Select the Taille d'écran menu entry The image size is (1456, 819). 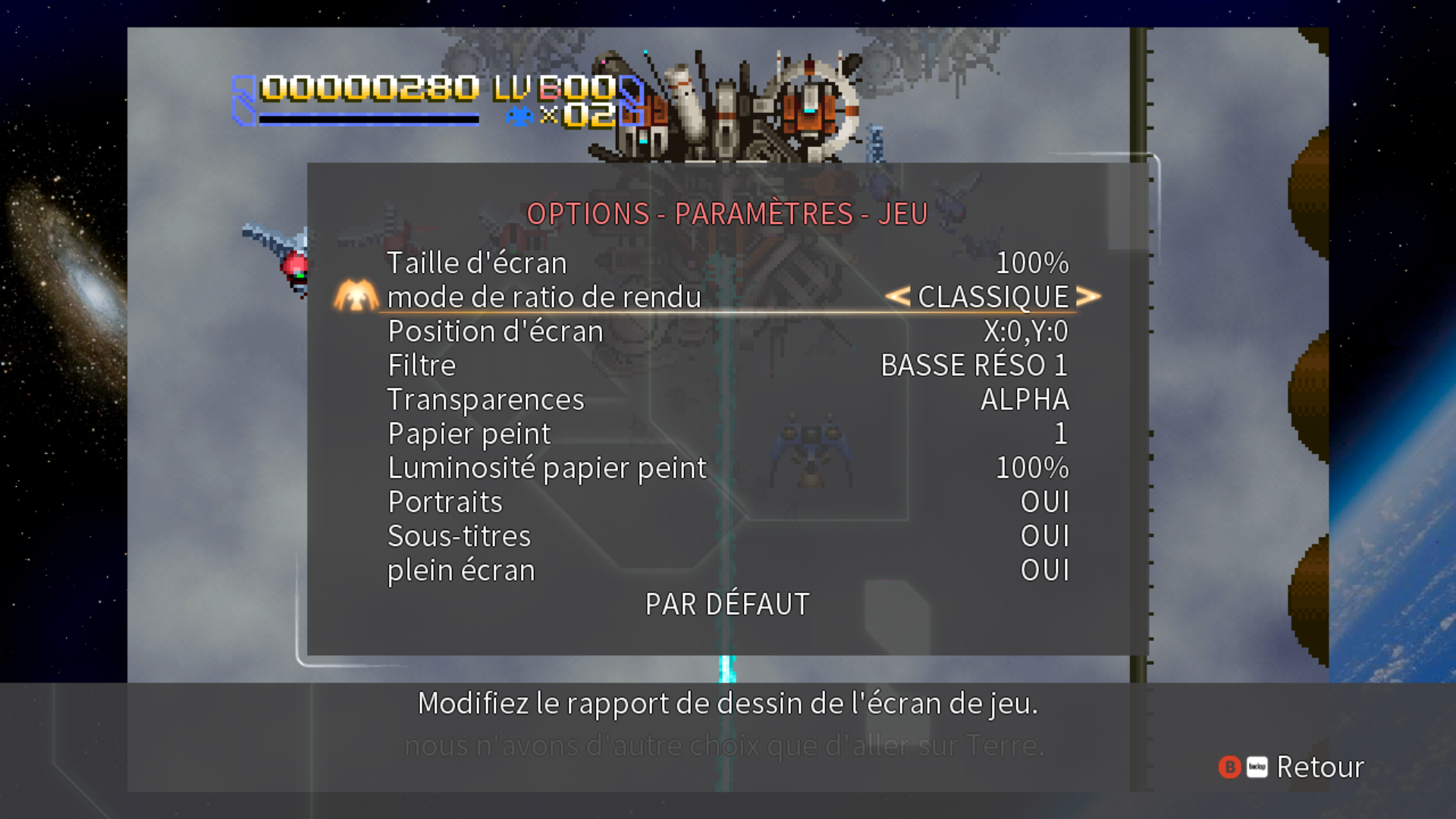point(476,262)
